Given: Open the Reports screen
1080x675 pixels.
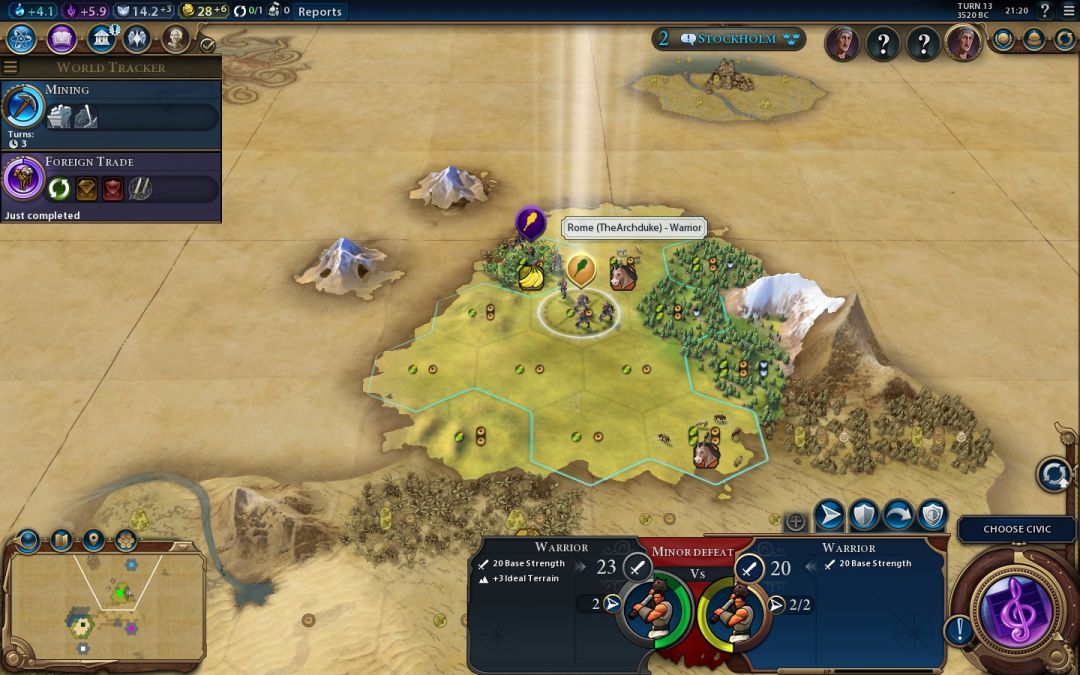Looking at the screenshot, I should pos(319,12).
